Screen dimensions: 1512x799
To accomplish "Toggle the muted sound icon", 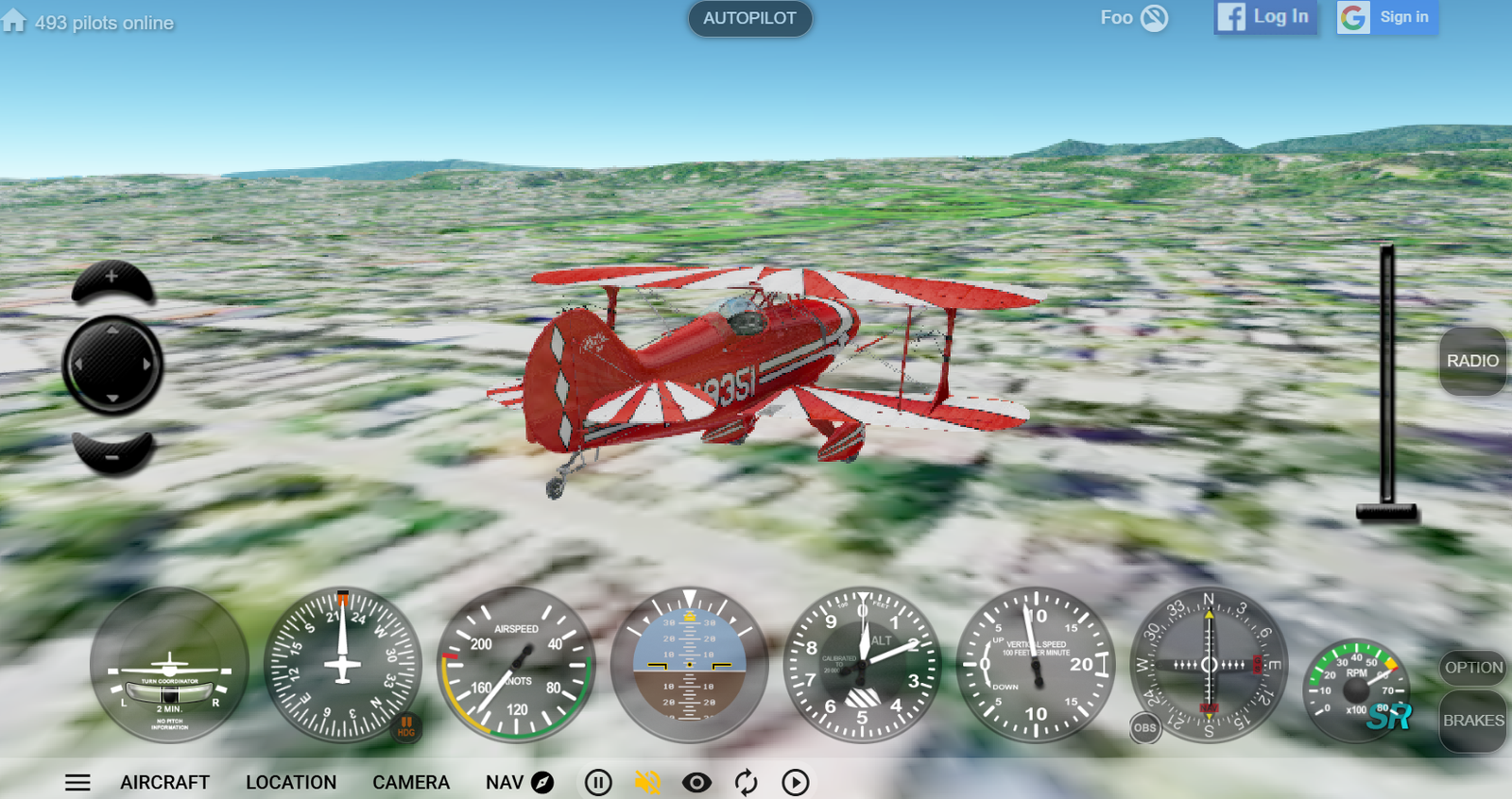I will (647, 782).
